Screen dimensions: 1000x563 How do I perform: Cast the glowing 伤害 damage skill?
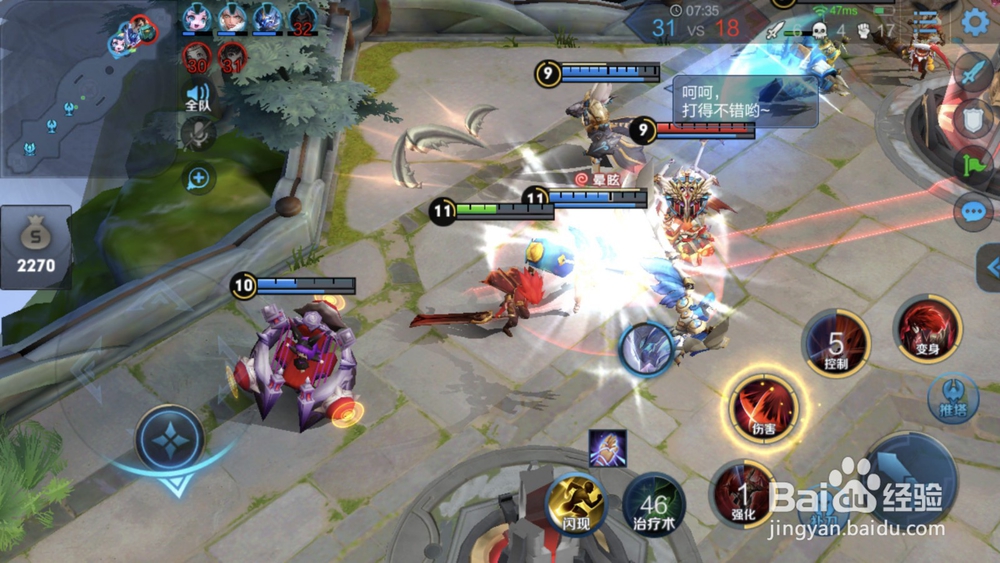click(x=765, y=407)
